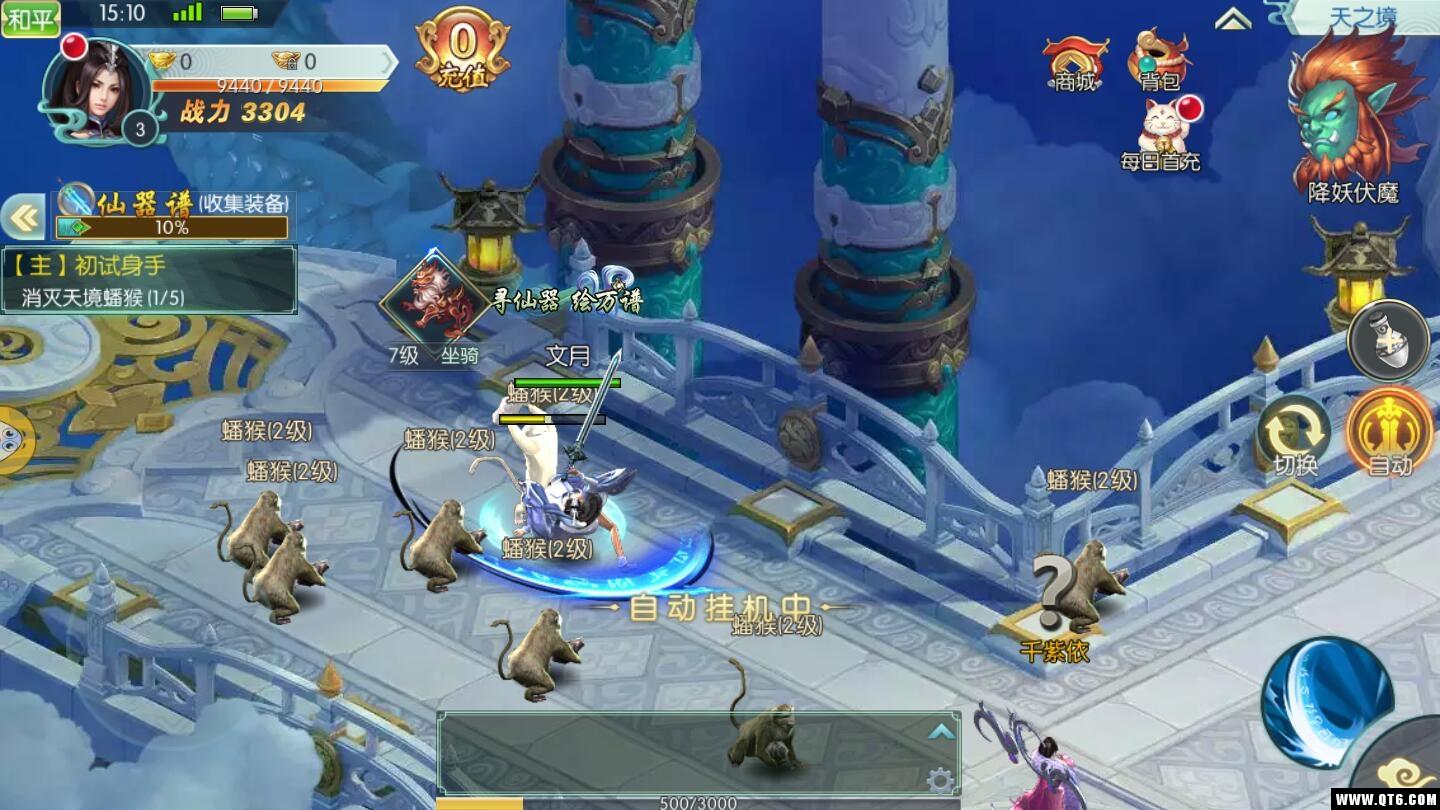The image size is (1440, 810).
Task: Activate the cloud skill button
Action: pyautogui.click(x=1405, y=770)
